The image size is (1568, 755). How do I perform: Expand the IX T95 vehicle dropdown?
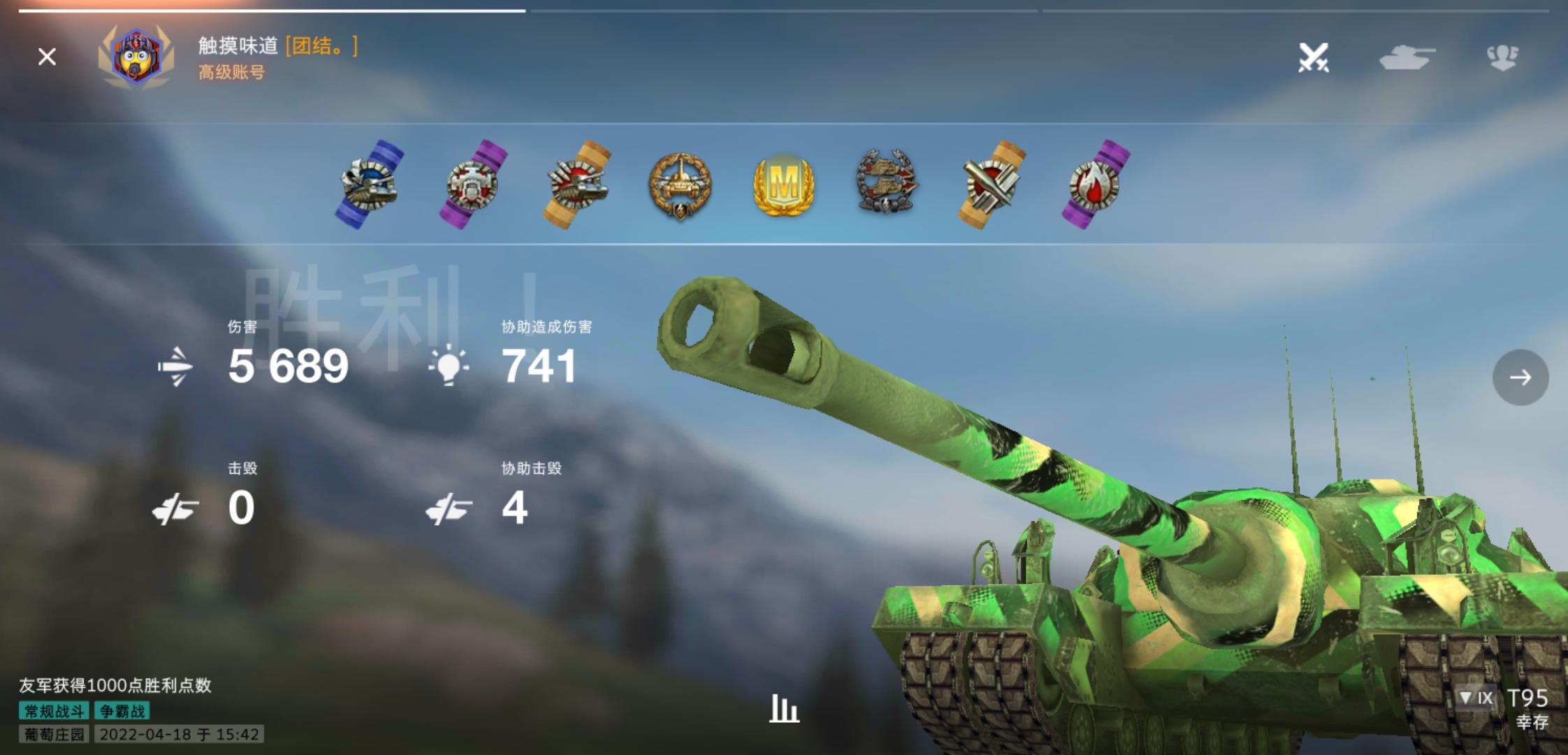click(1476, 698)
